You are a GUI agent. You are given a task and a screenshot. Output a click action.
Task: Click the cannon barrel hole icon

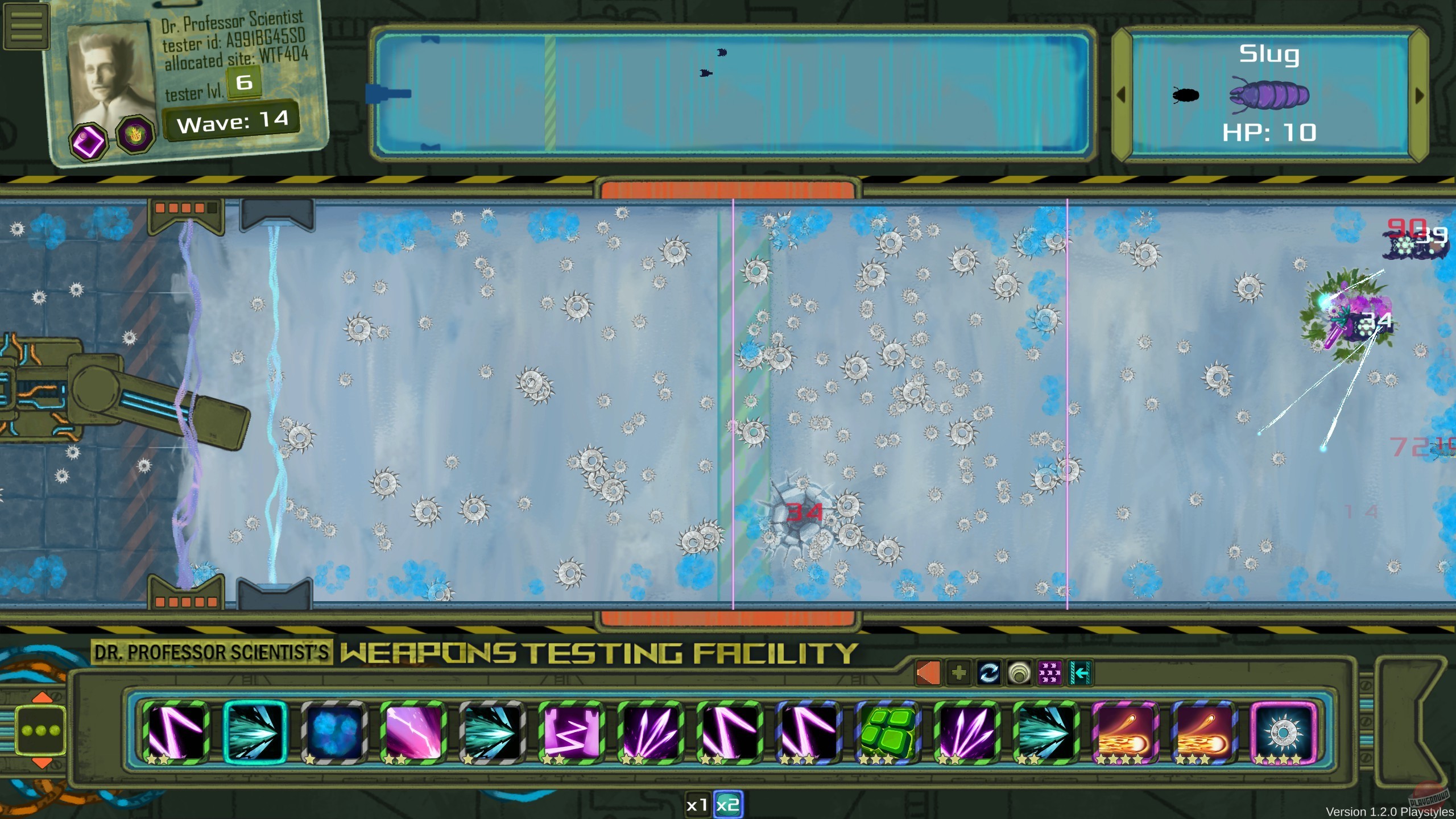coord(1019,673)
